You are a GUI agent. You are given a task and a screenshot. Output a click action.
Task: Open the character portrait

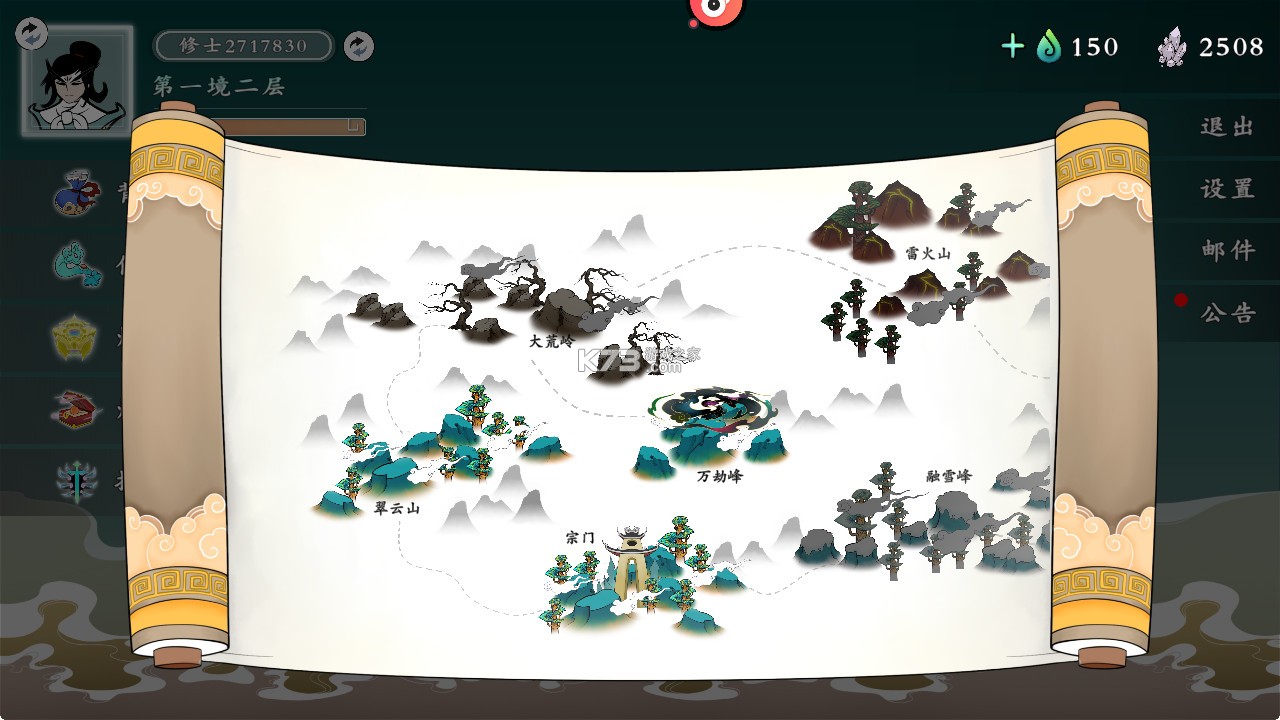(x=78, y=82)
